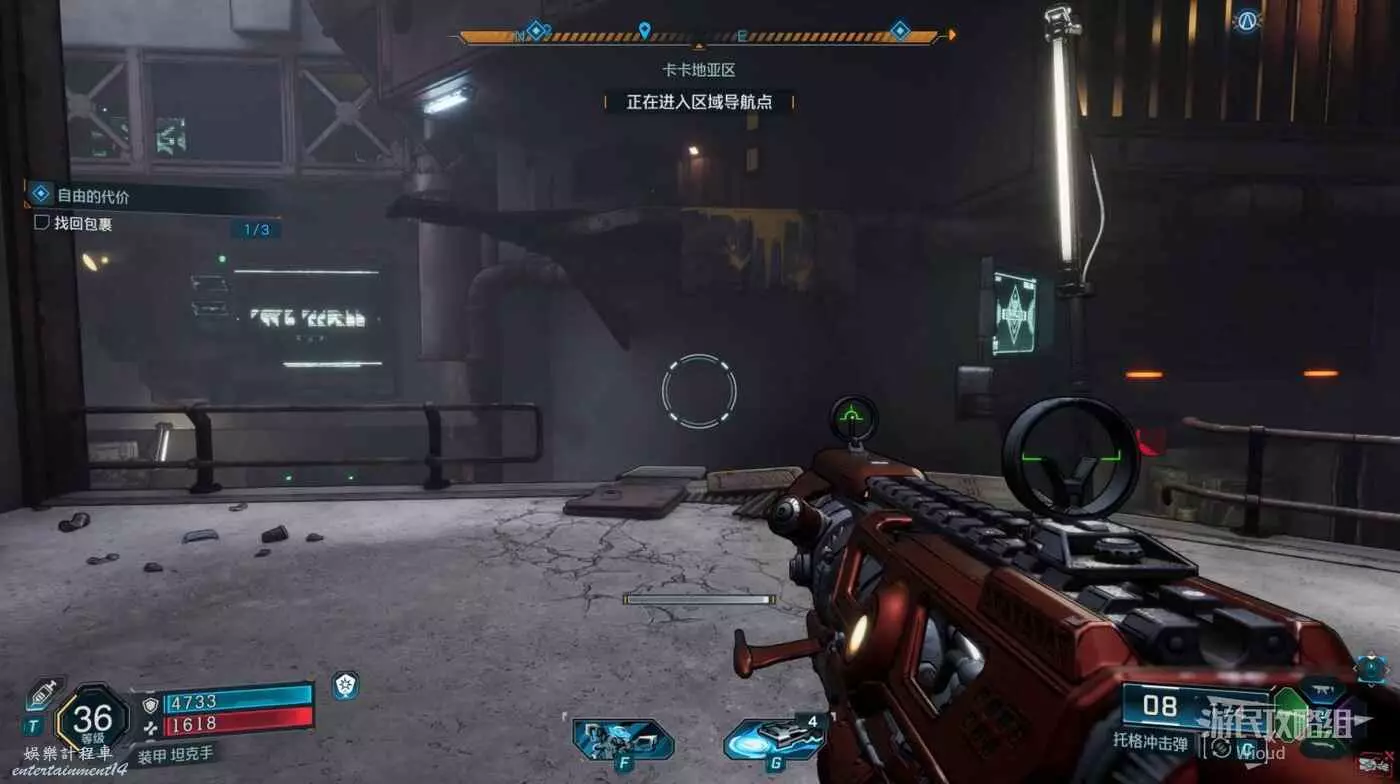Image resolution: width=1400 pixels, height=784 pixels.
Task: Click the Vault symbol icon in top corner
Action: [1246, 20]
